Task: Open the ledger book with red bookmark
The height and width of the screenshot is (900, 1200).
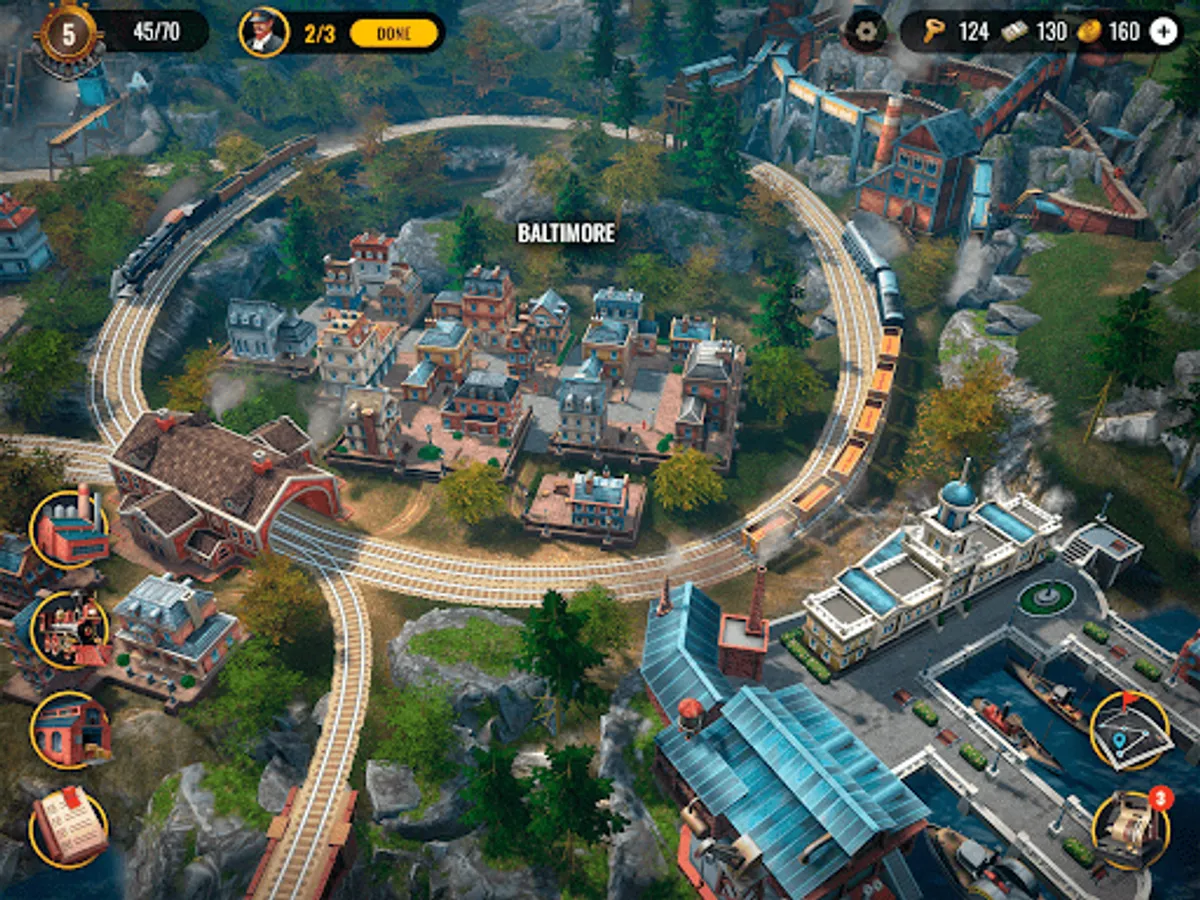Action: click(x=69, y=829)
